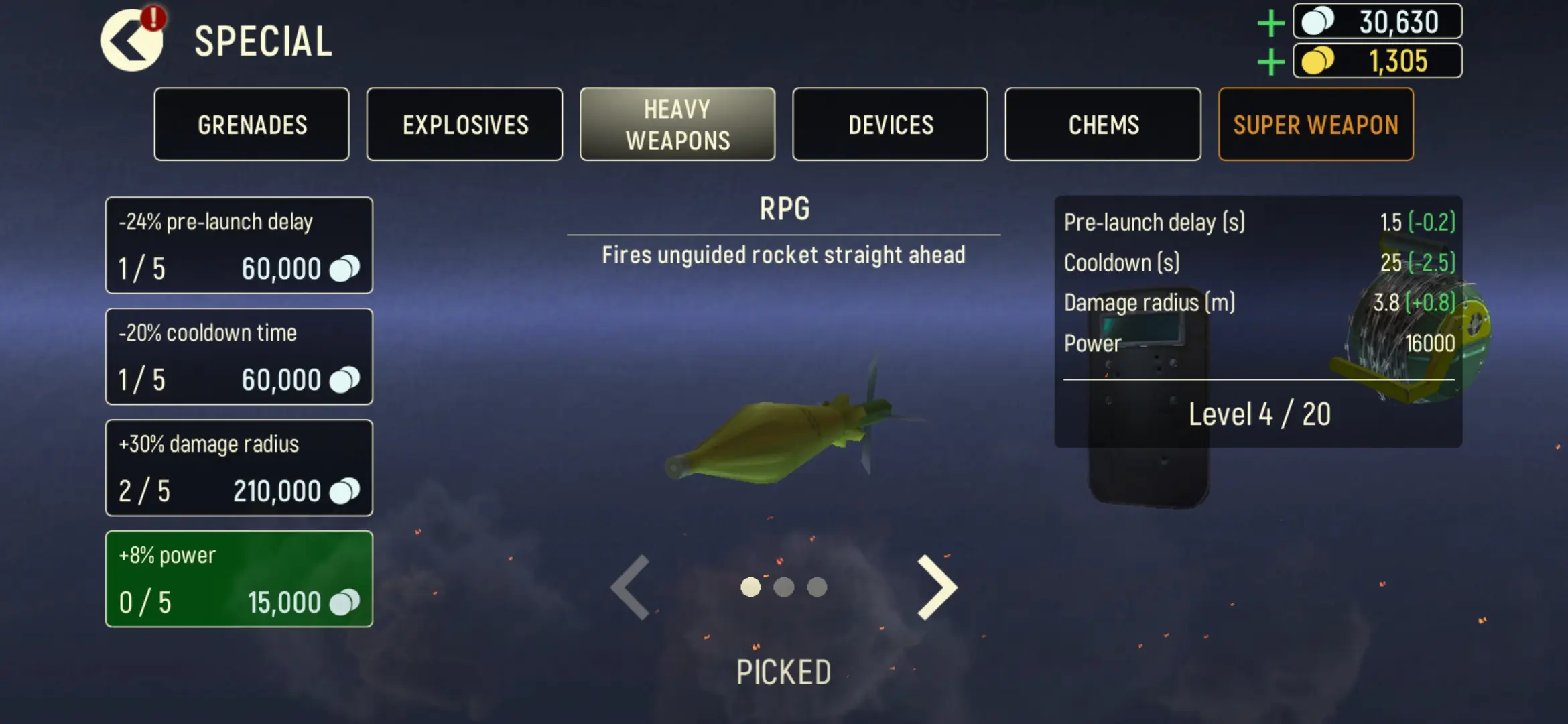Screen dimensions: 1568x724
Task: Add more silver coins
Action: pyautogui.click(x=1270, y=23)
